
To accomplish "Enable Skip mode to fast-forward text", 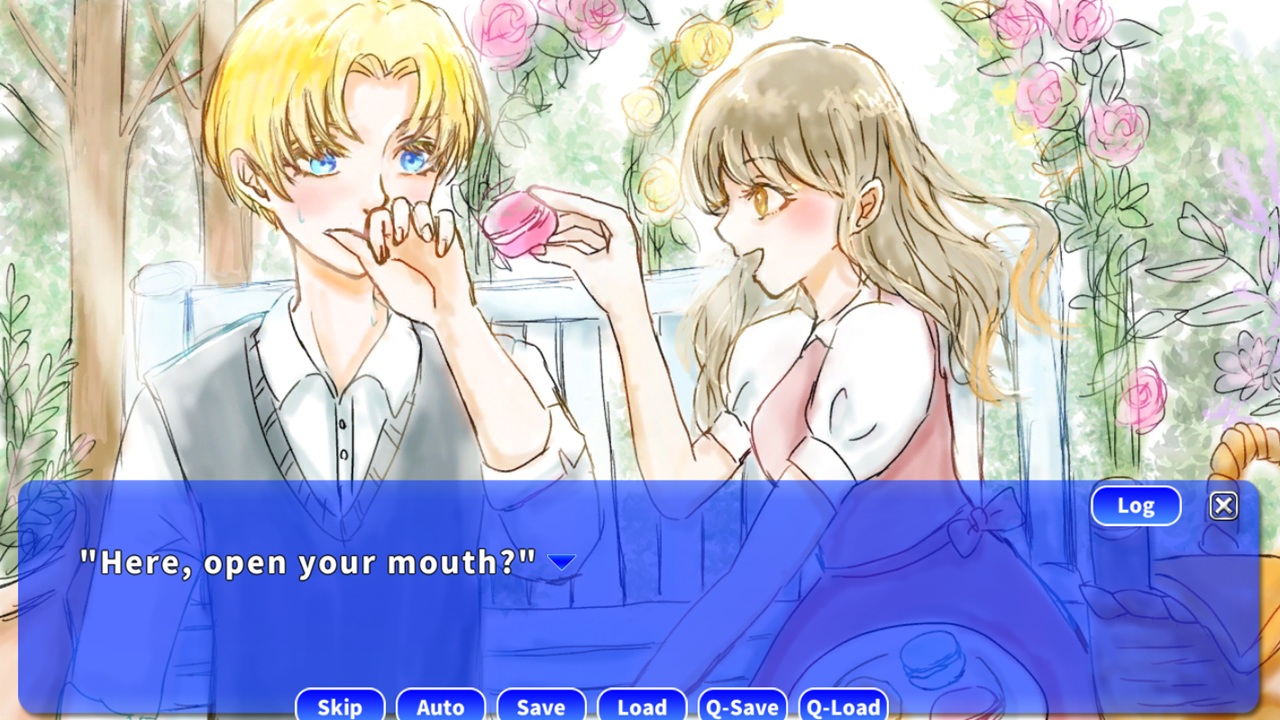I will click(x=339, y=706).
